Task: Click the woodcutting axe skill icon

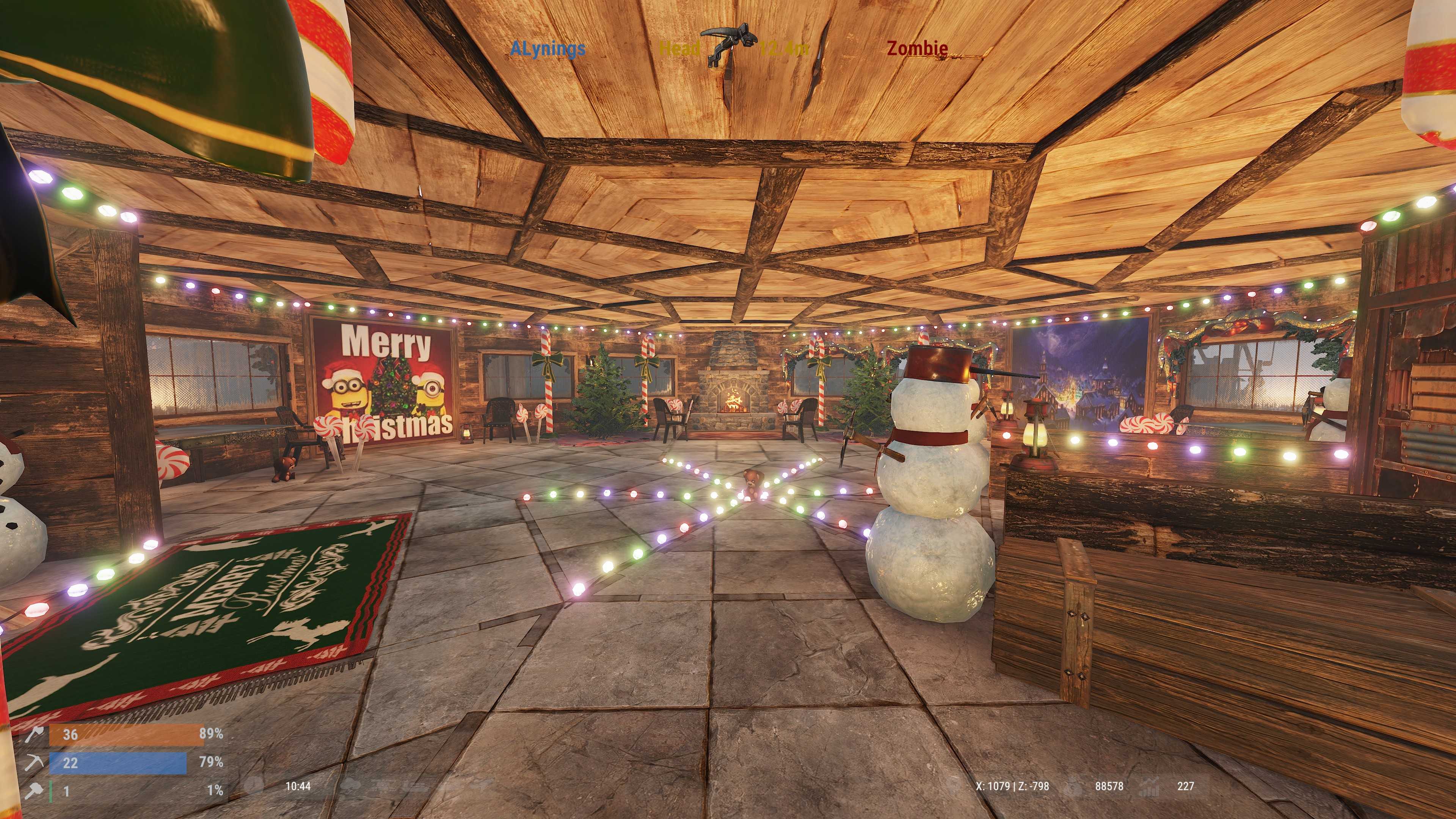Action: pyautogui.click(x=34, y=734)
